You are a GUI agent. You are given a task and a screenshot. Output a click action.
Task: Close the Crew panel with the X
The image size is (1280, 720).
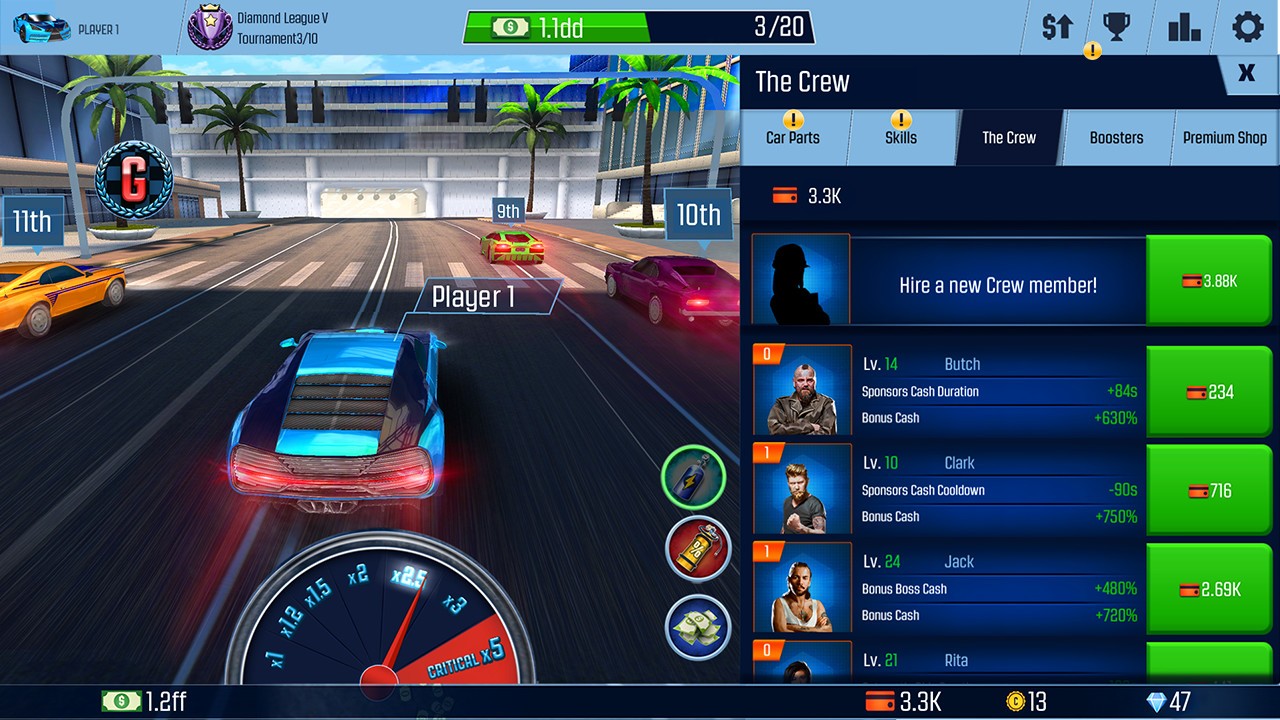point(1246,74)
